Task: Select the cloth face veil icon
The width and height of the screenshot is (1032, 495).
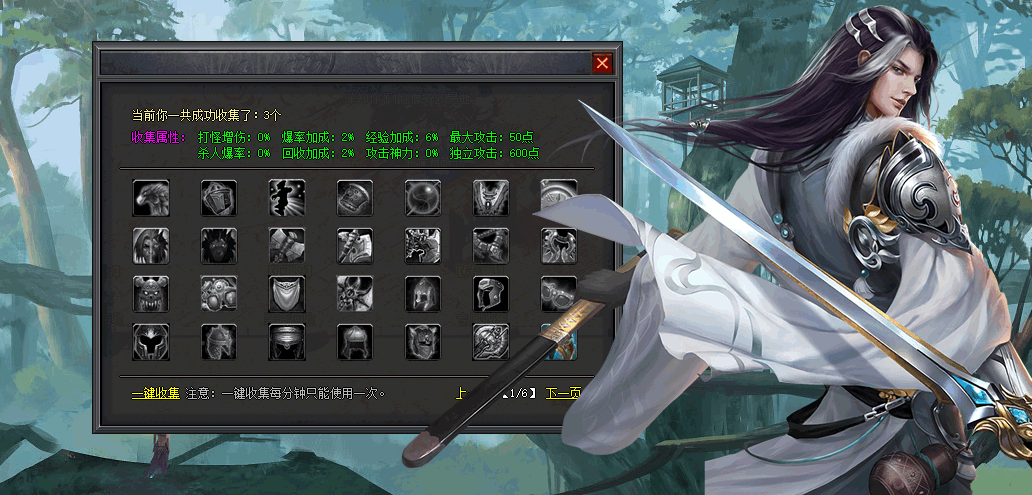Action: point(287,294)
